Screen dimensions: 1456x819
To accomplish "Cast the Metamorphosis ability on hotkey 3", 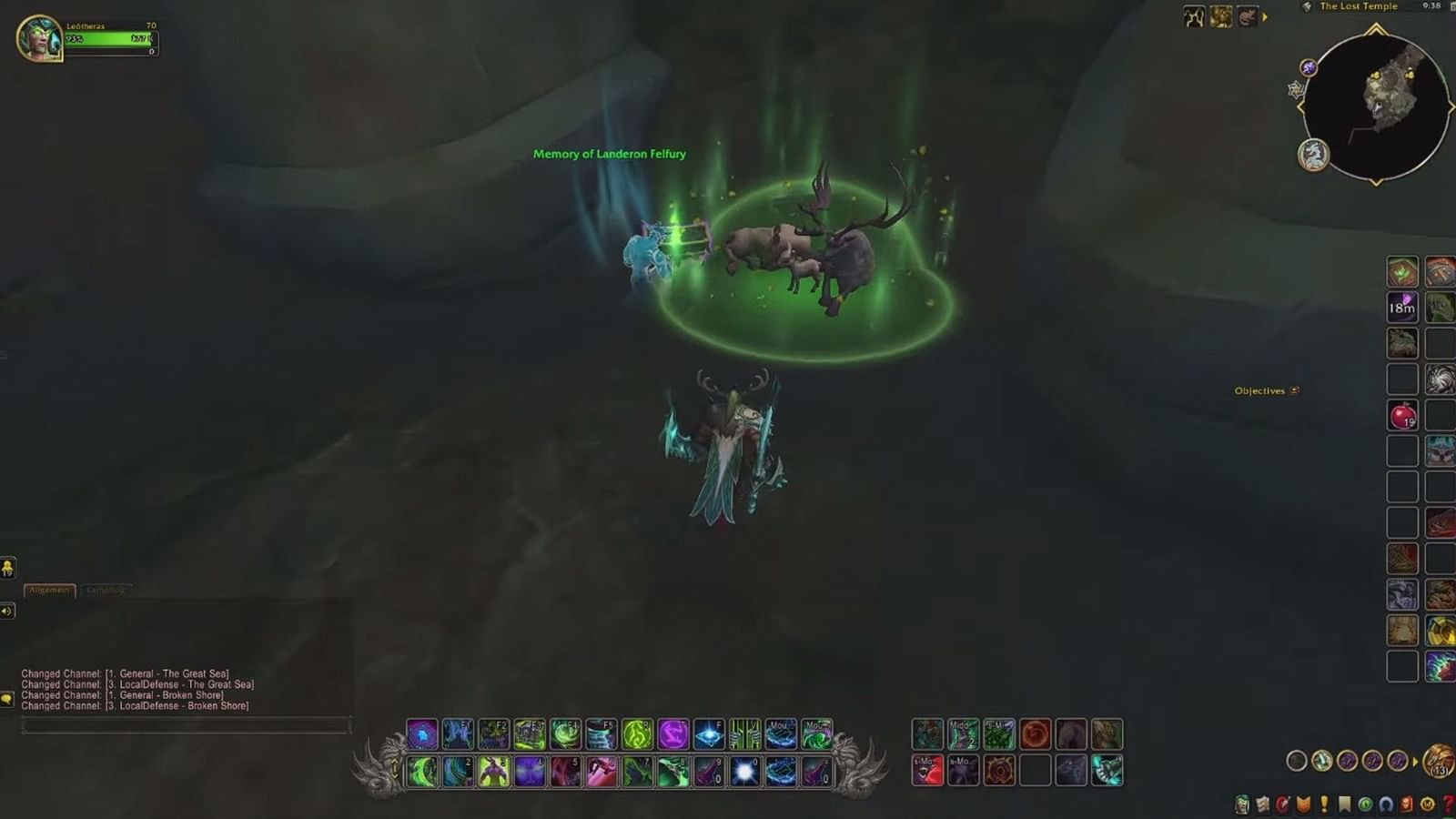I will [x=493, y=772].
